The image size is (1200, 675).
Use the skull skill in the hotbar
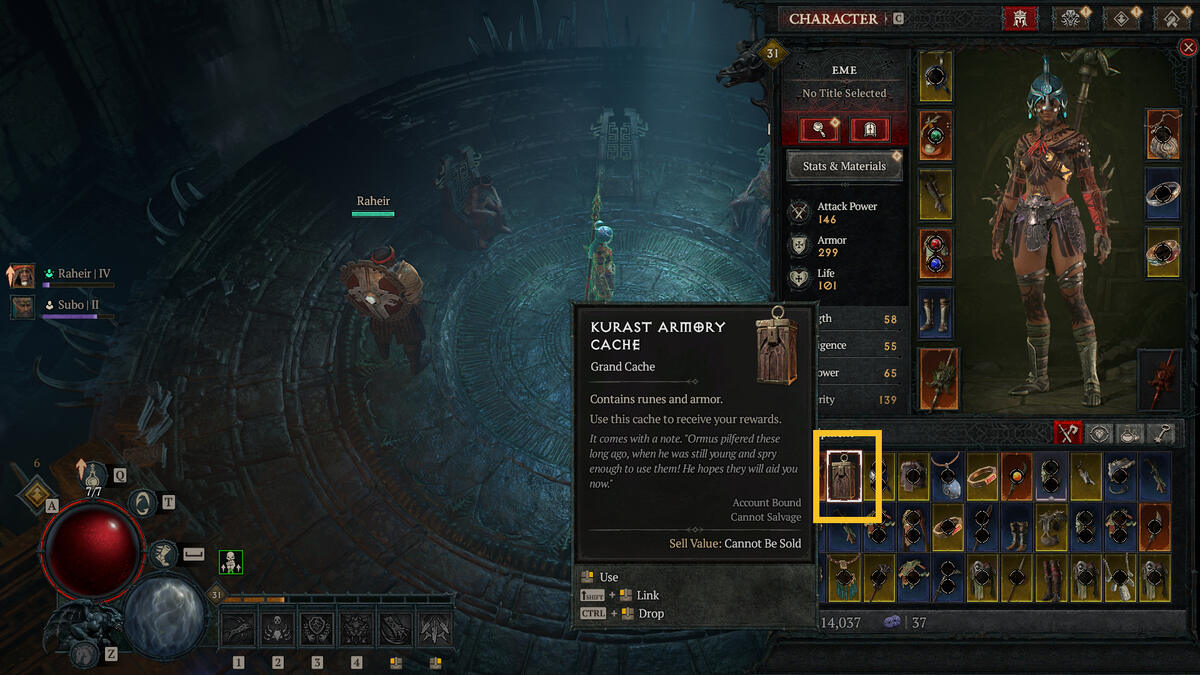[x=277, y=629]
